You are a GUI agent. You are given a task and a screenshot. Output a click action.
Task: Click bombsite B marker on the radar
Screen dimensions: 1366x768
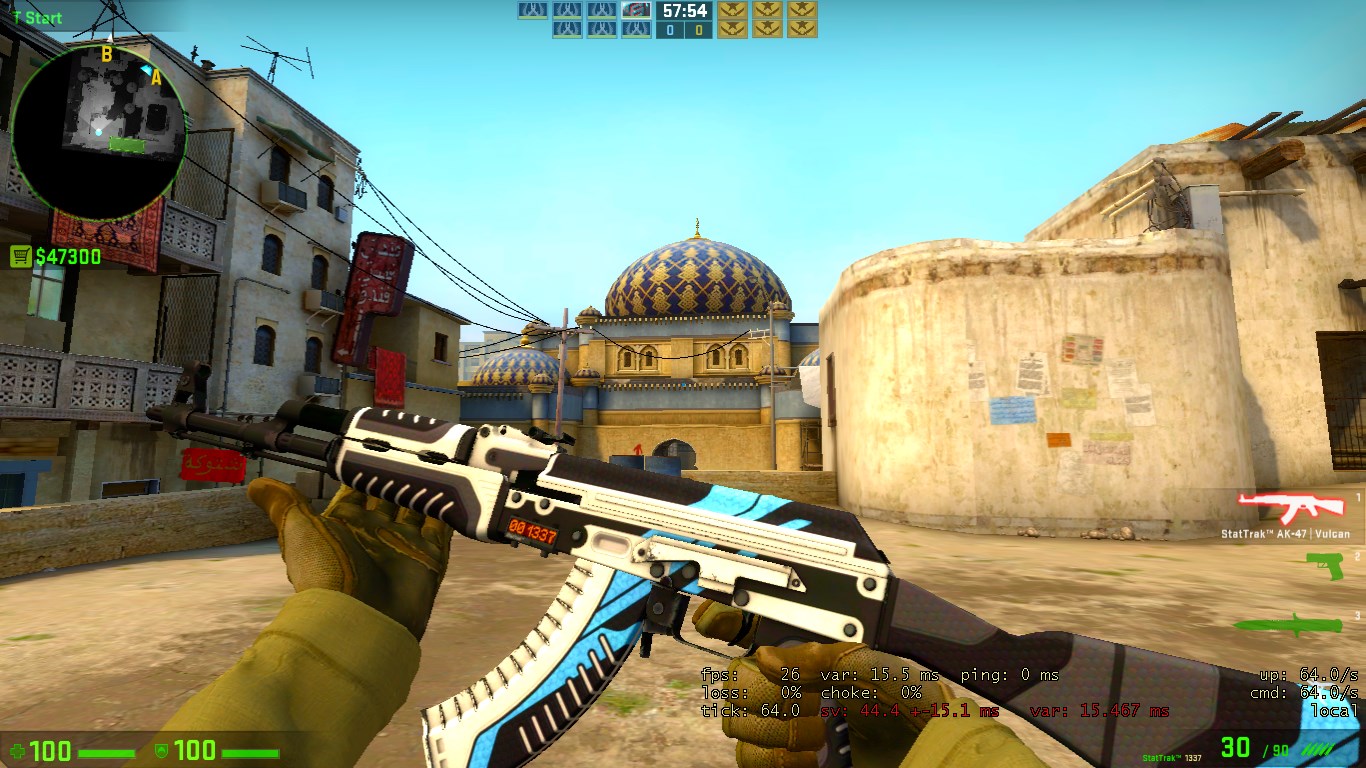click(106, 54)
